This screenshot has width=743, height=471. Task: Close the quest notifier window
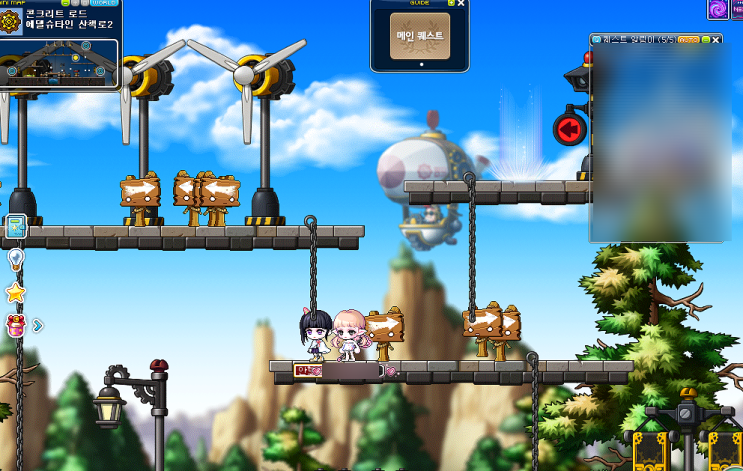point(717,39)
